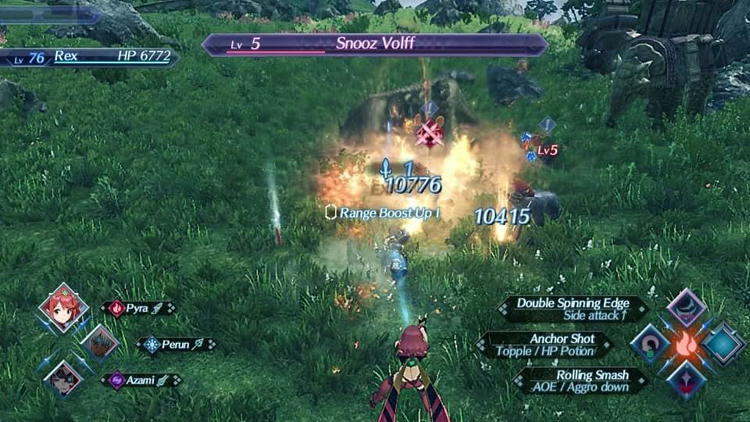Select the Azami name label

click(x=141, y=380)
